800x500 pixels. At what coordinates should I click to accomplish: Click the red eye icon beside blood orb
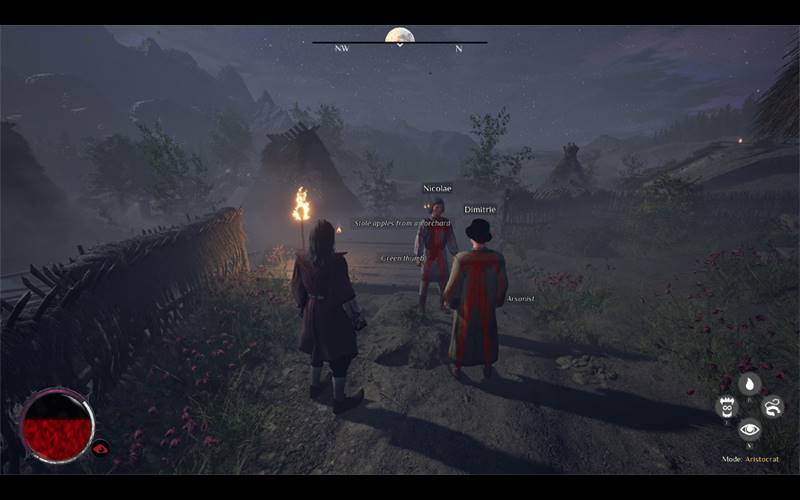tap(100, 448)
